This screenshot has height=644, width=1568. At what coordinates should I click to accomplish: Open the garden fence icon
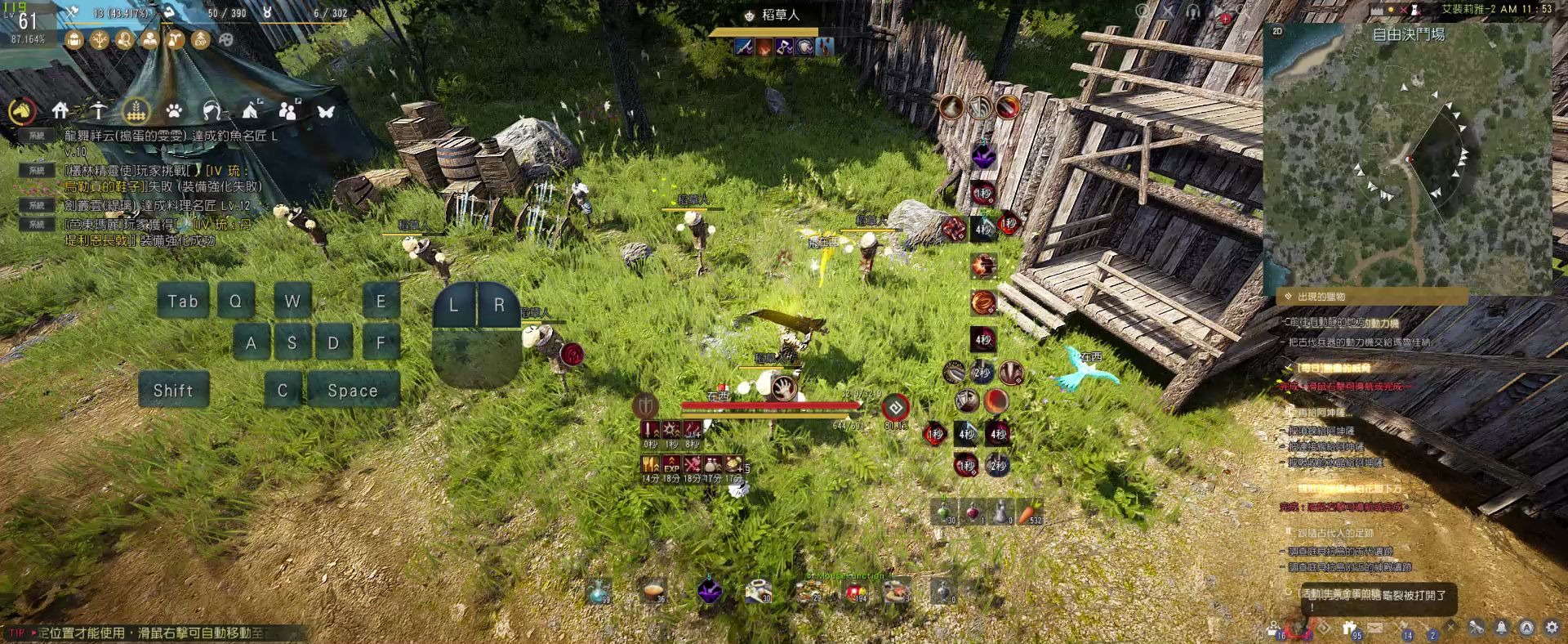click(x=136, y=110)
